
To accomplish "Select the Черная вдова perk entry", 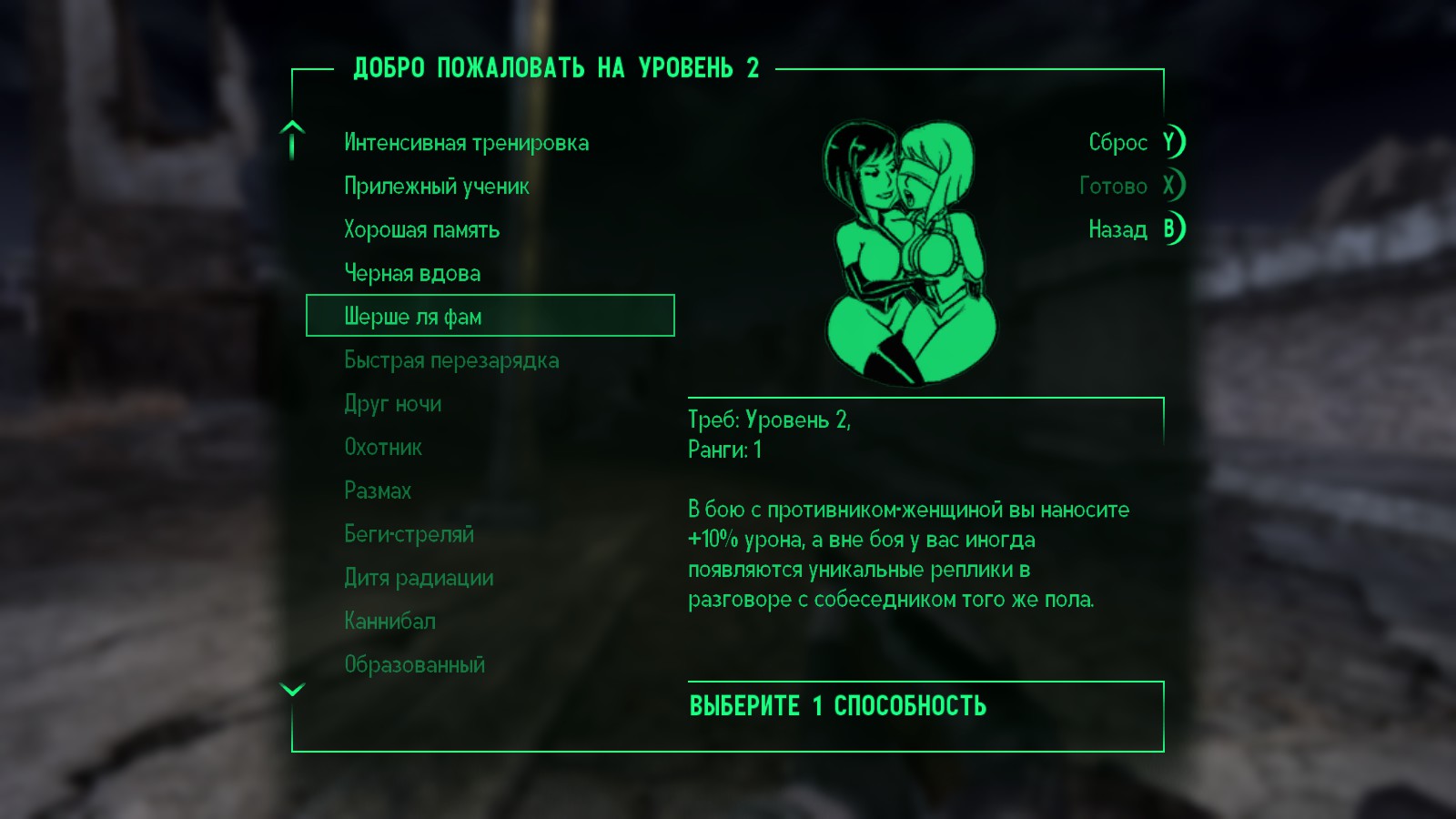I will pos(411,273).
